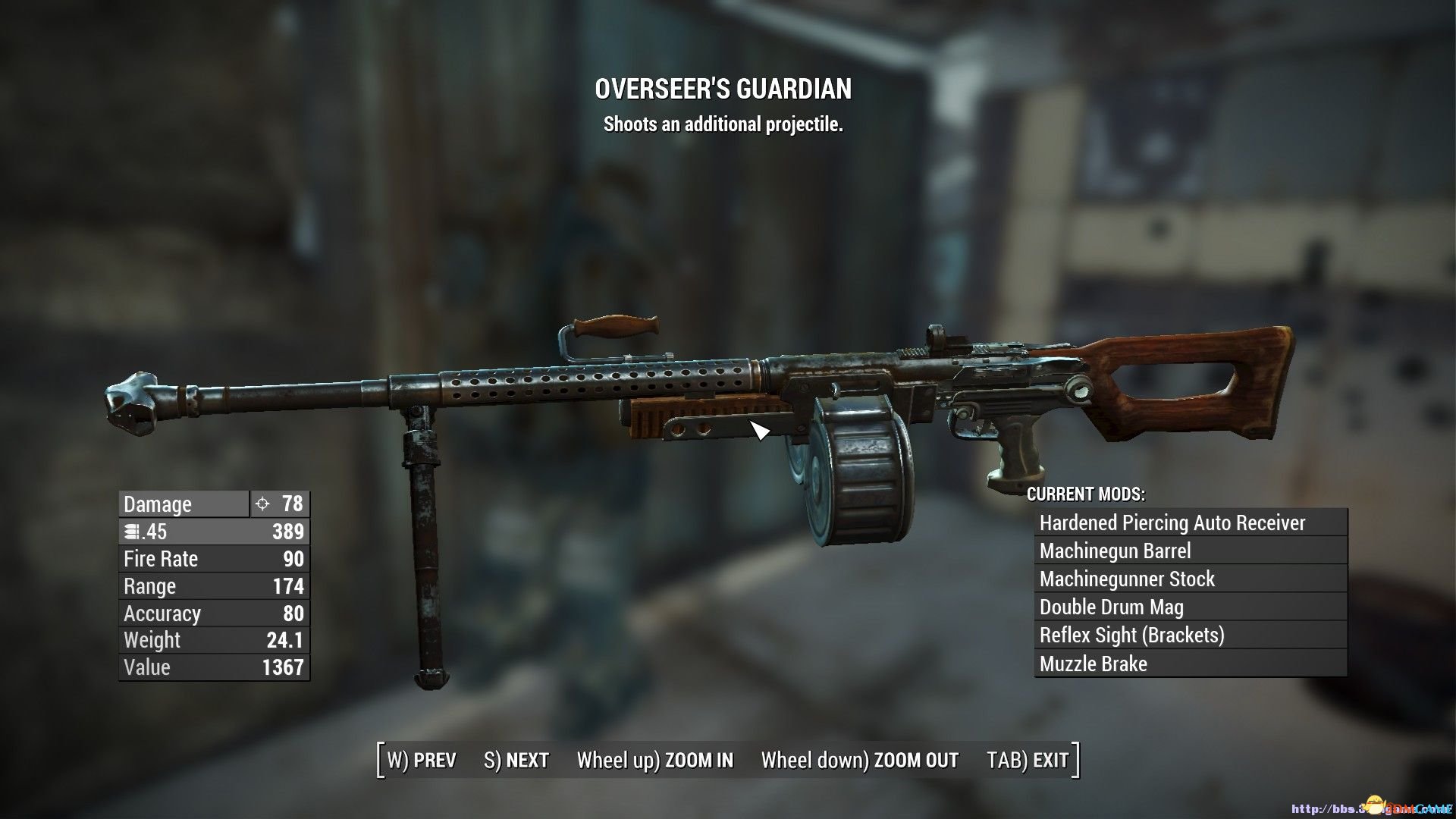The image size is (1456, 819).
Task: Select the Hardened Piercing Auto Receiver mod
Action: (x=1190, y=522)
